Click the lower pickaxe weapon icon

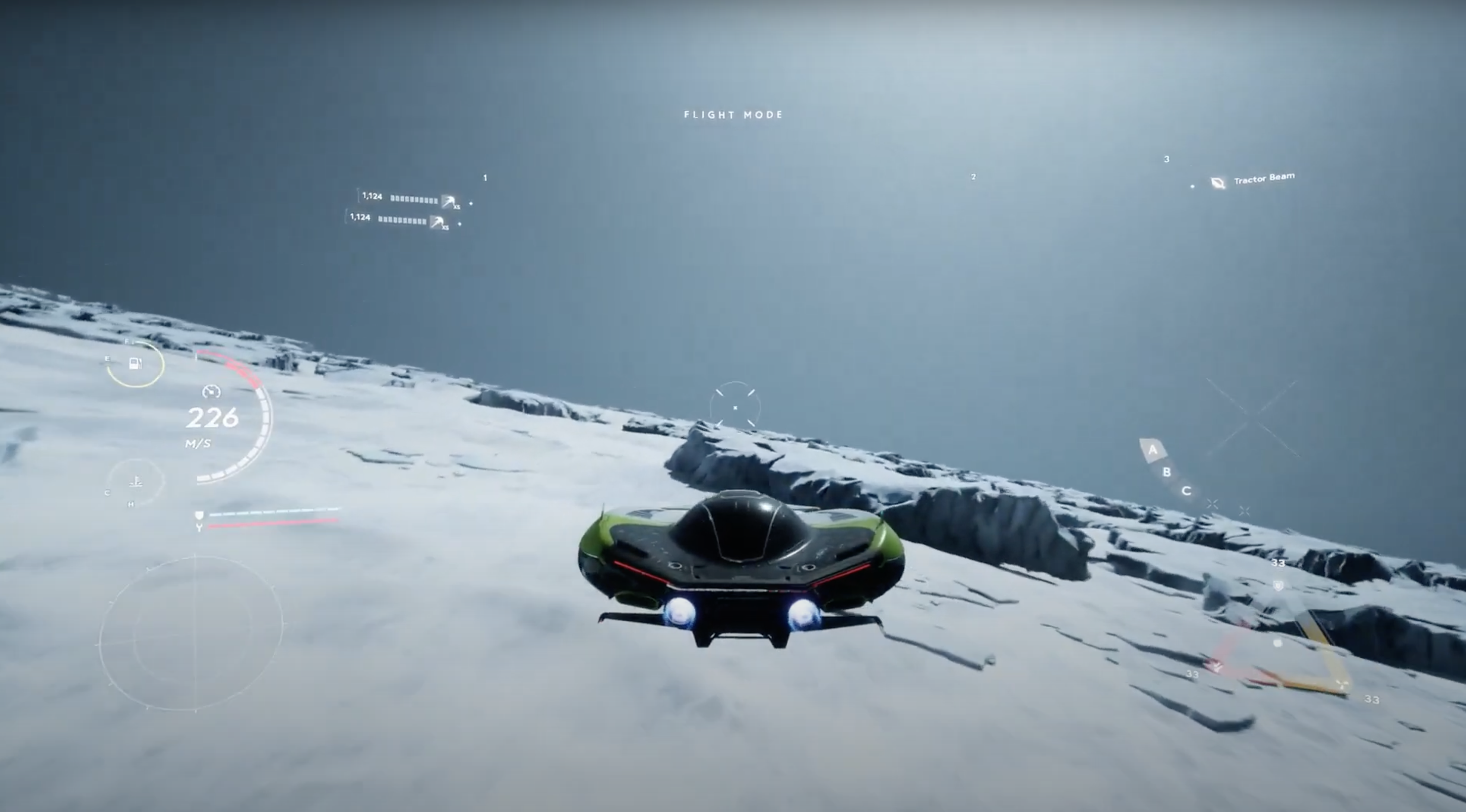click(440, 222)
